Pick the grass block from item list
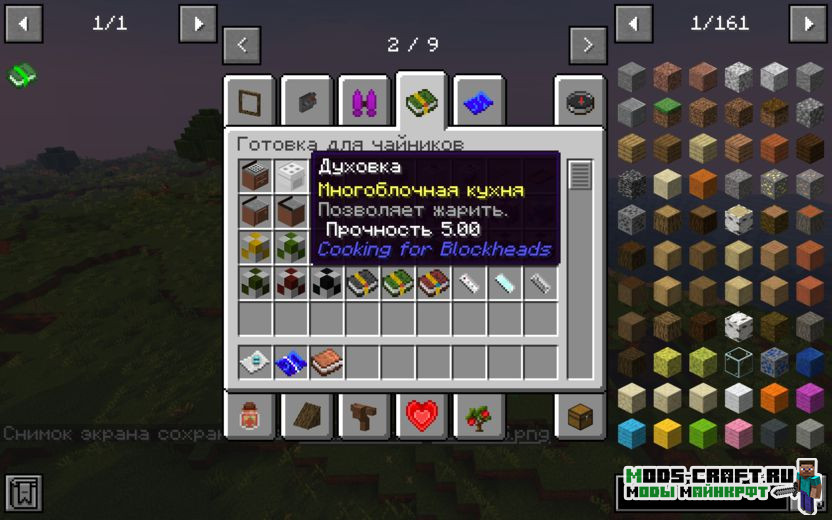 click(667, 111)
